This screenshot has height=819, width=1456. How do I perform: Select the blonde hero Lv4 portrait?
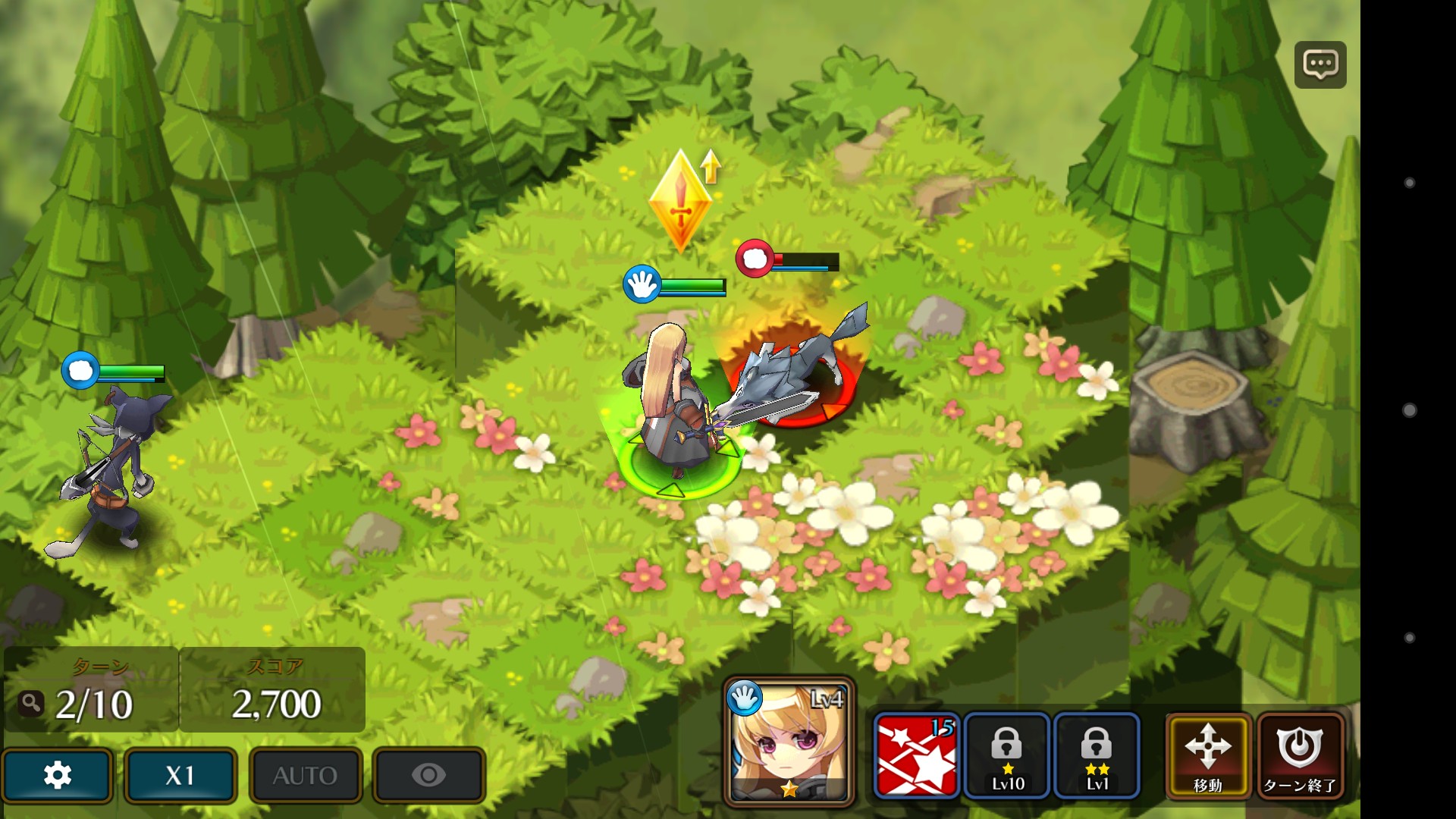coord(789,742)
